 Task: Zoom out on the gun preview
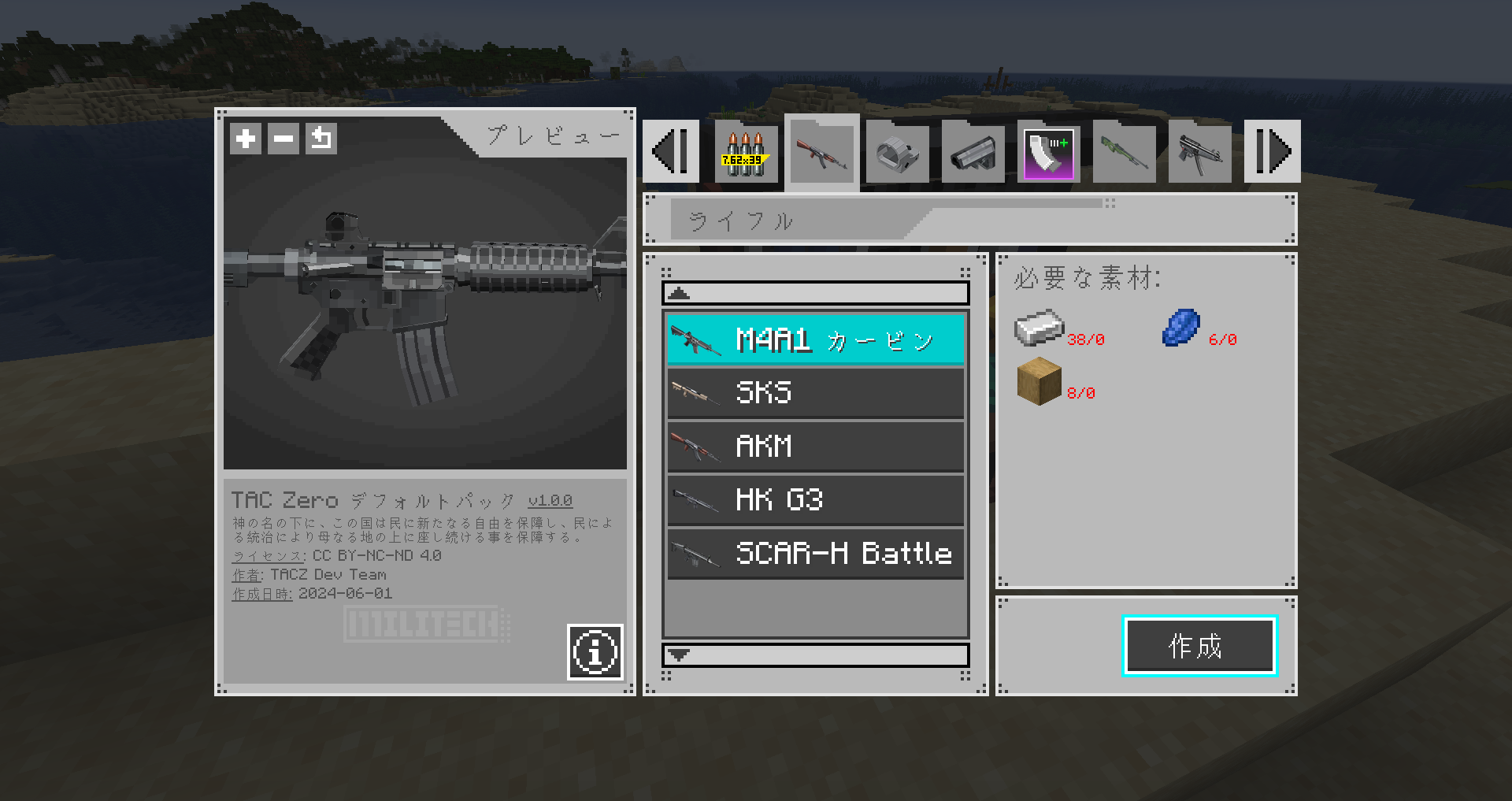[283, 138]
